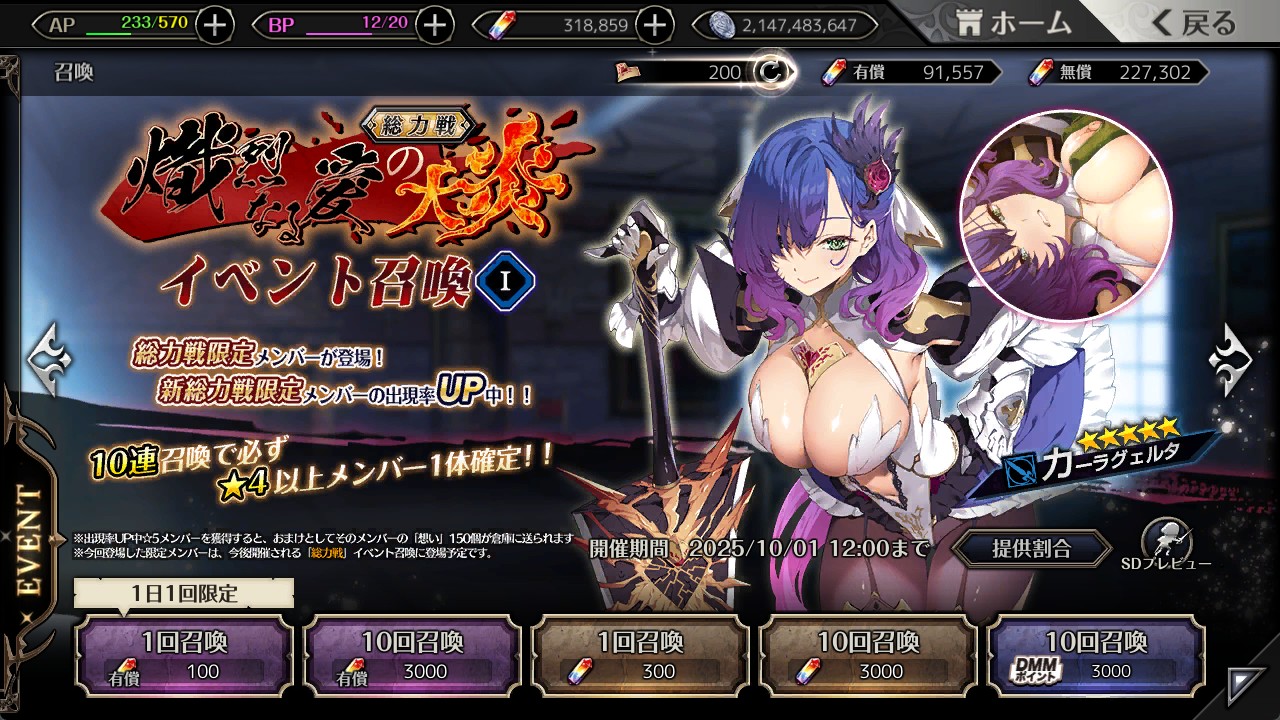Screen dimensions: 1280x720
Task: Open the EVENT side tab
Action: pos(30,540)
